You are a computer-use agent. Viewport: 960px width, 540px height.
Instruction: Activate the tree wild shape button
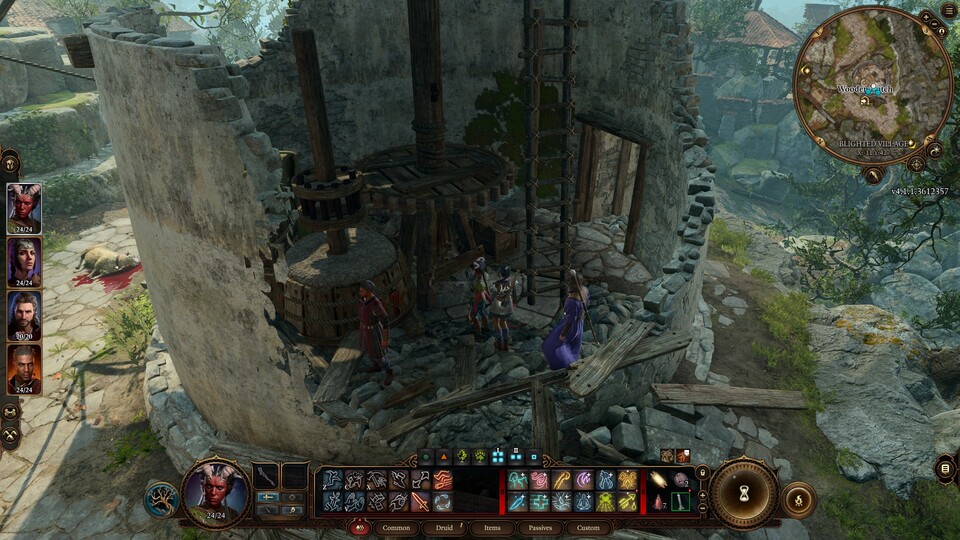tap(160, 499)
